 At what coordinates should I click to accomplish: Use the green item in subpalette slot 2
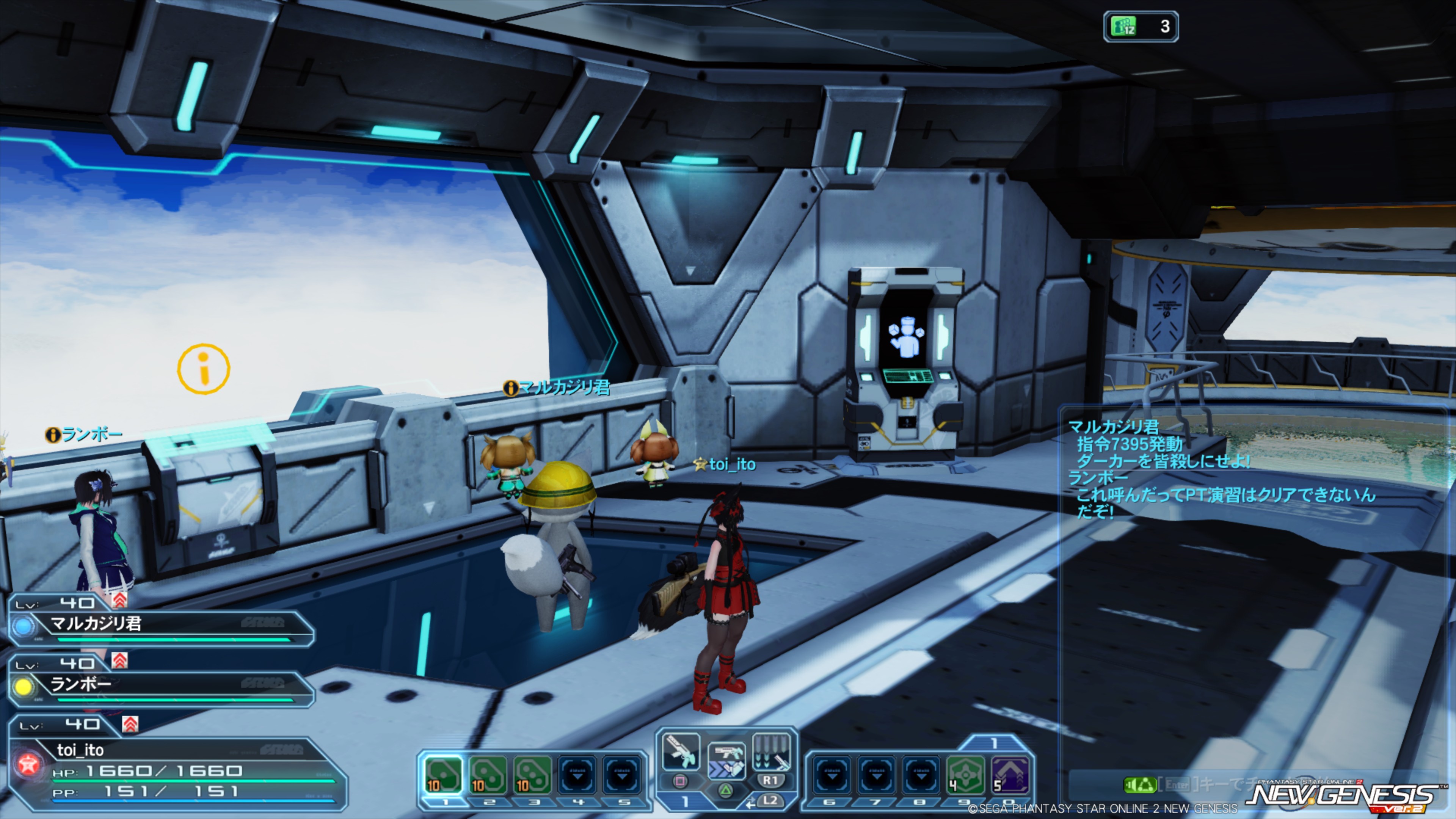point(488,774)
